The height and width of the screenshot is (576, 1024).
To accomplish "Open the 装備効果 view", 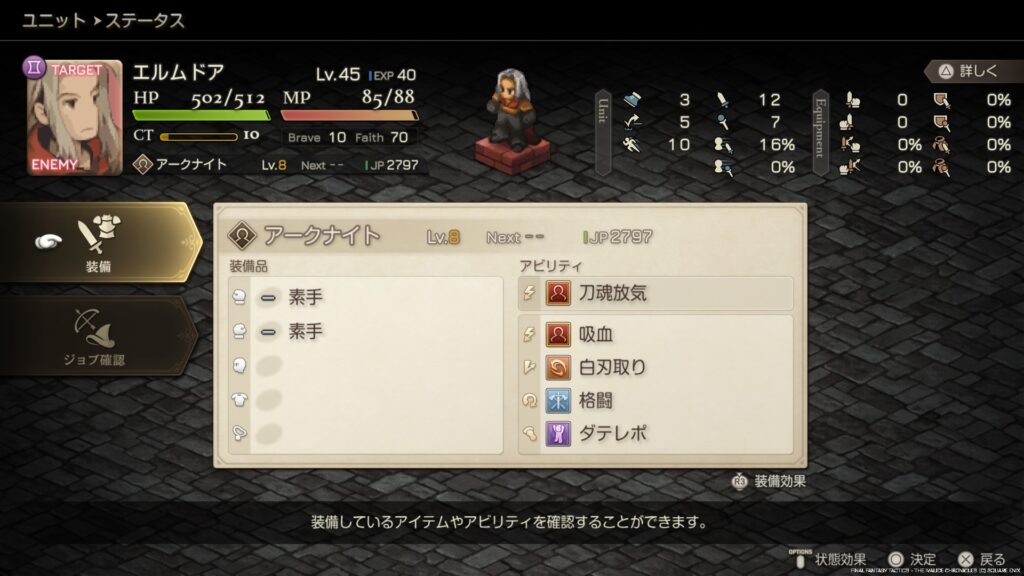I will point(770,481).
